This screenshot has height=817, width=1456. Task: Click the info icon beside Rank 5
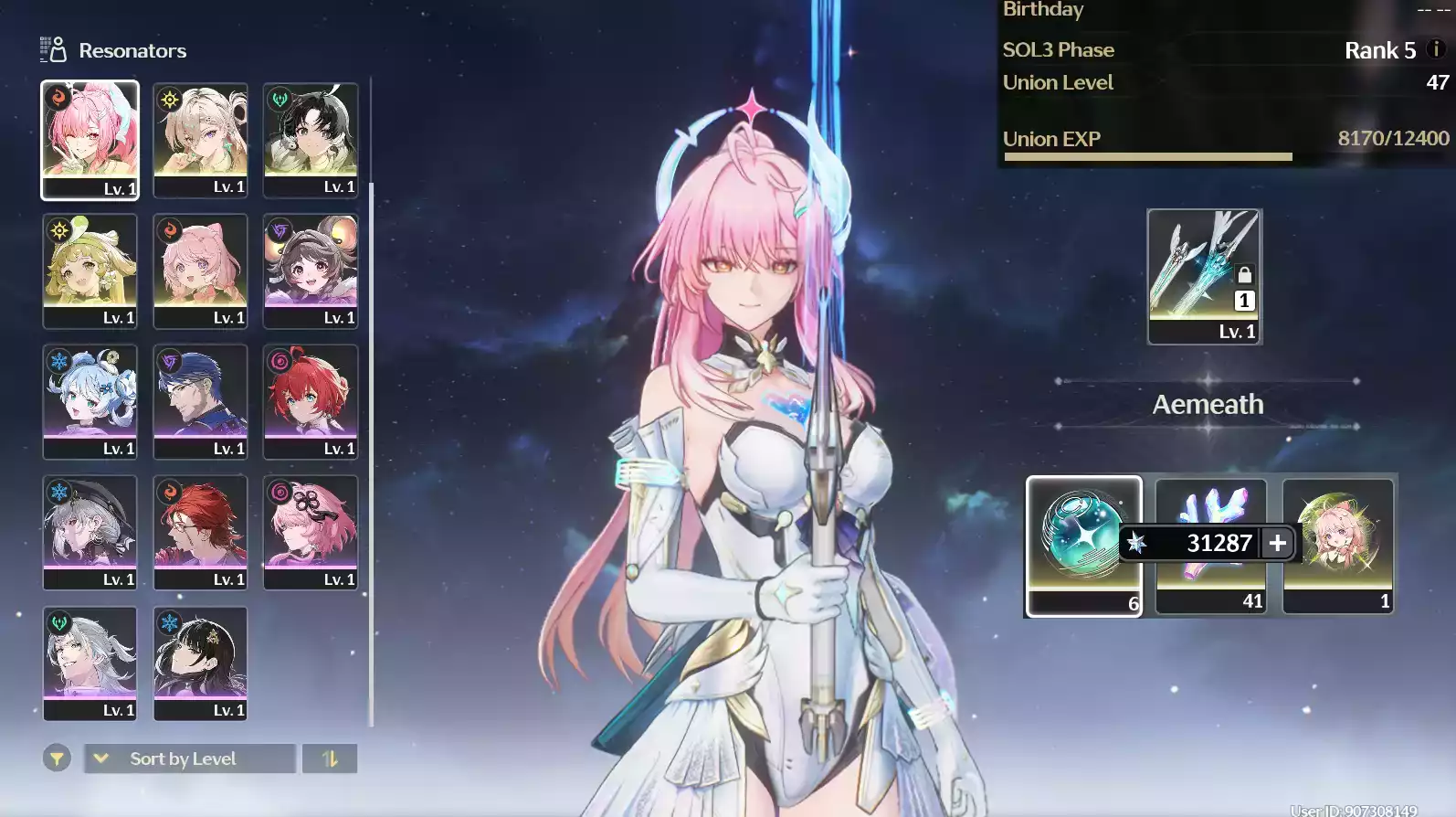pos(1434,50)
